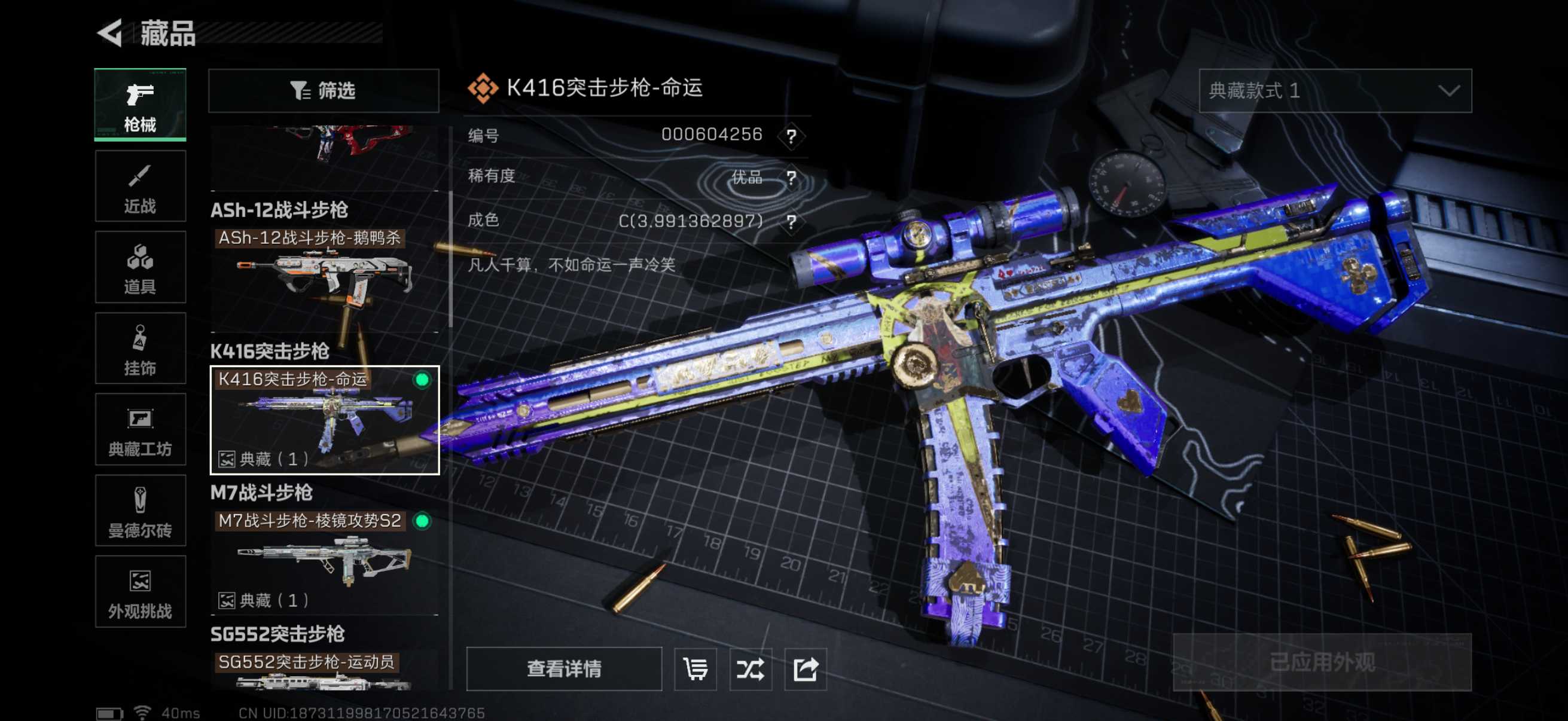The height and width of the screenshot is (721, 1568).
Task: Open the shopping cart list icon
Action: coord(695,668)
